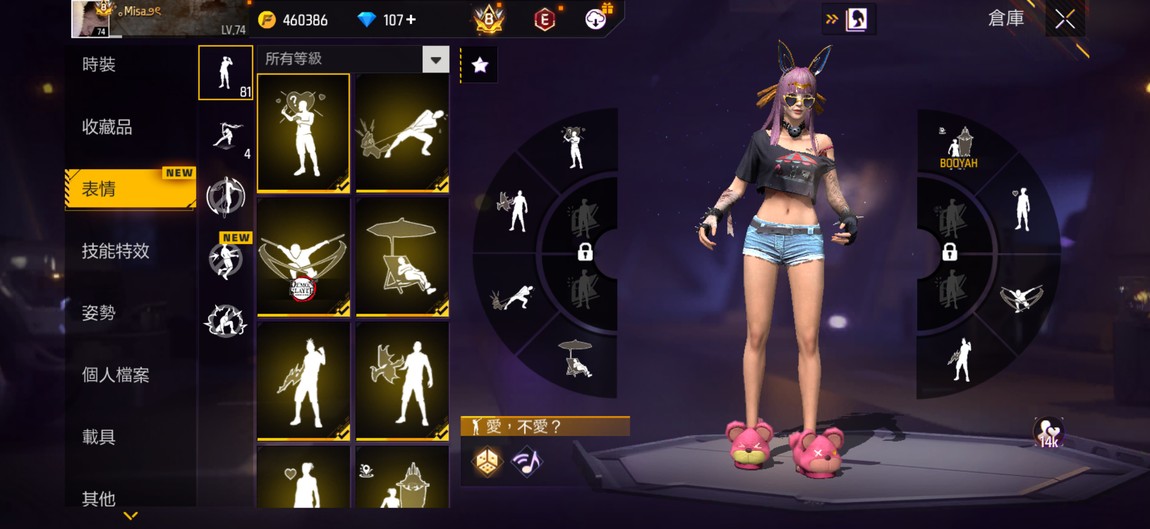
Task: Click the music note sound button
Action: click(x=526, y=462)
